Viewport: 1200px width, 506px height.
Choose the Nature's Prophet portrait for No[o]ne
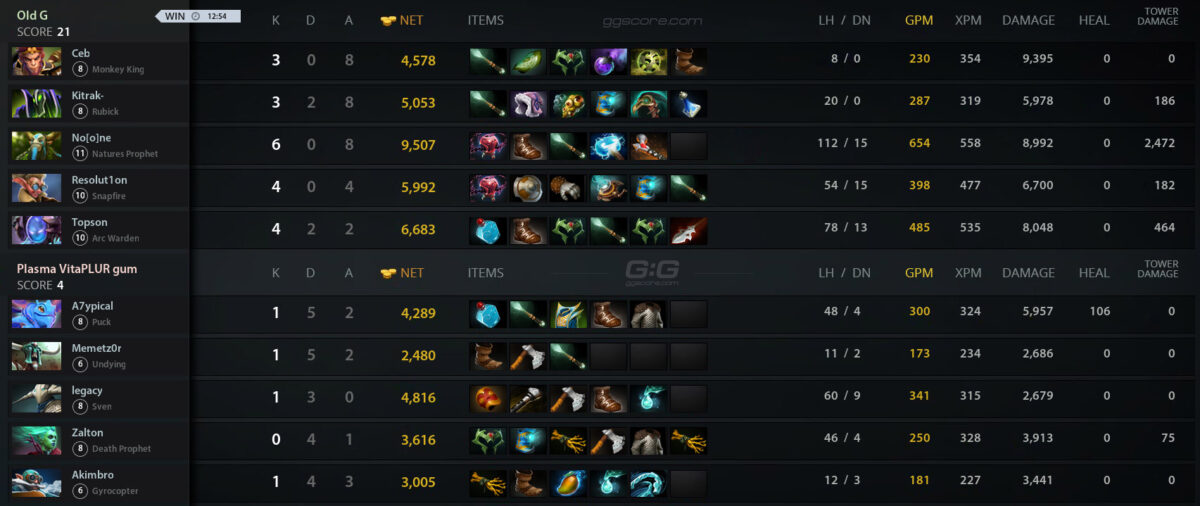coord(36,146)
